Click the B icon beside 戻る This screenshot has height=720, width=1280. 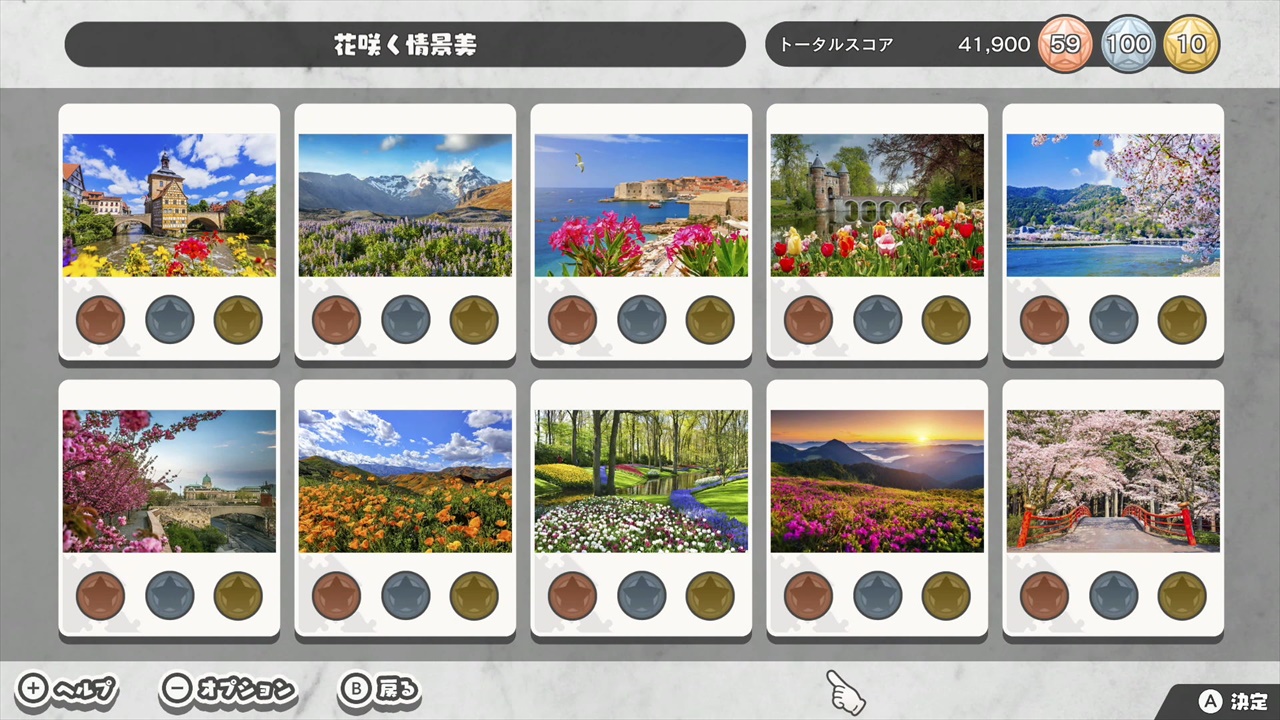355,689
